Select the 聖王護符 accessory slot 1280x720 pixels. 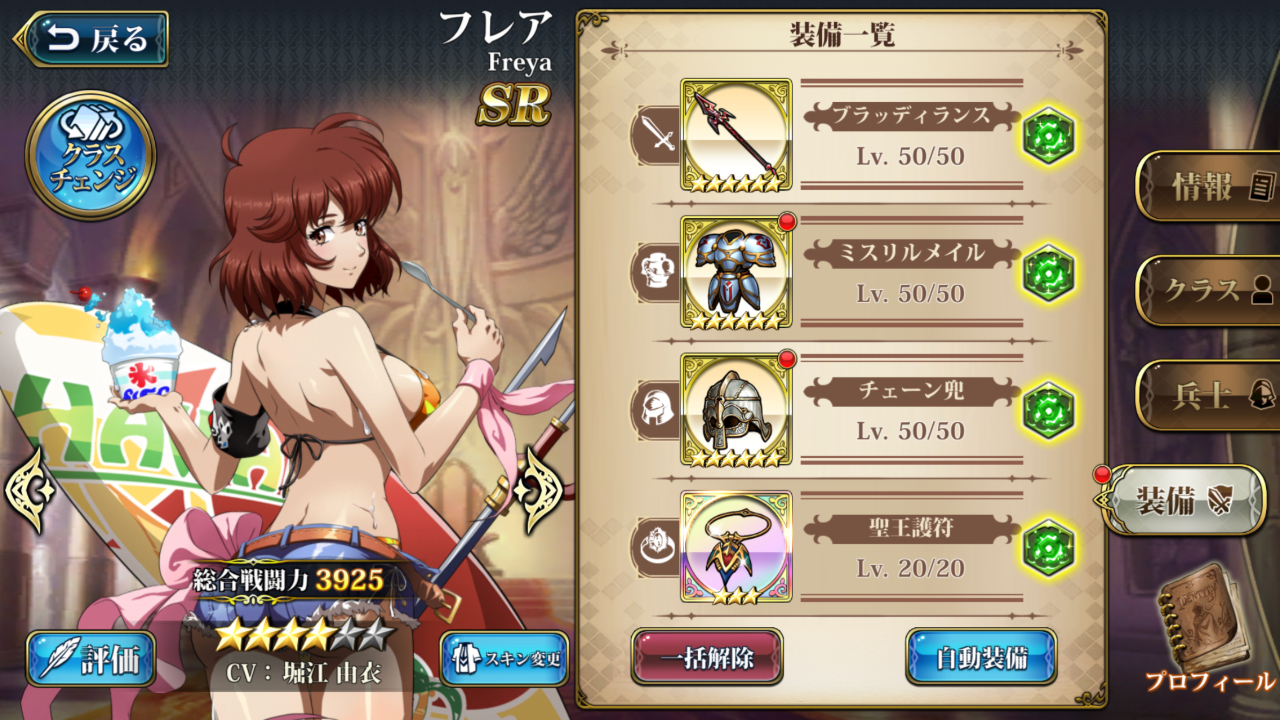736,546
